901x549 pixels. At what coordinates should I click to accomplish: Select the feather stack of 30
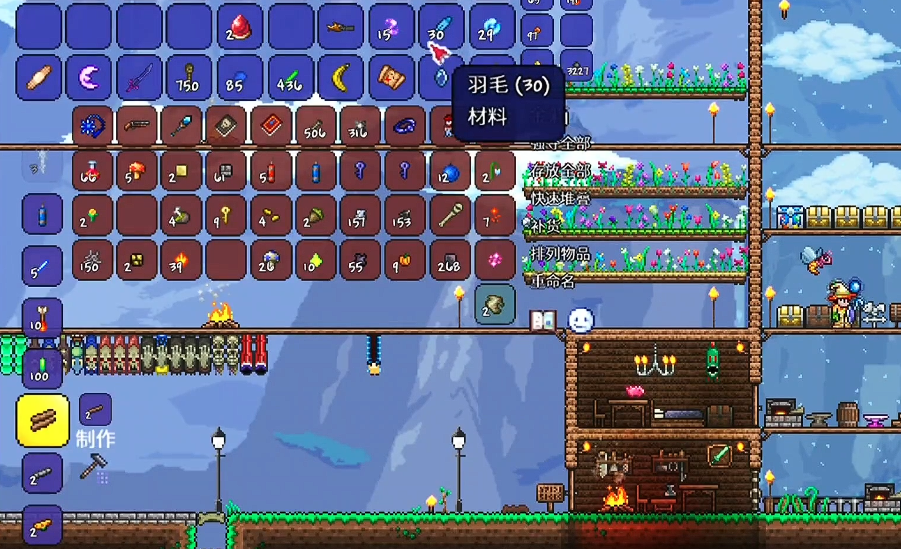[440, 27]
